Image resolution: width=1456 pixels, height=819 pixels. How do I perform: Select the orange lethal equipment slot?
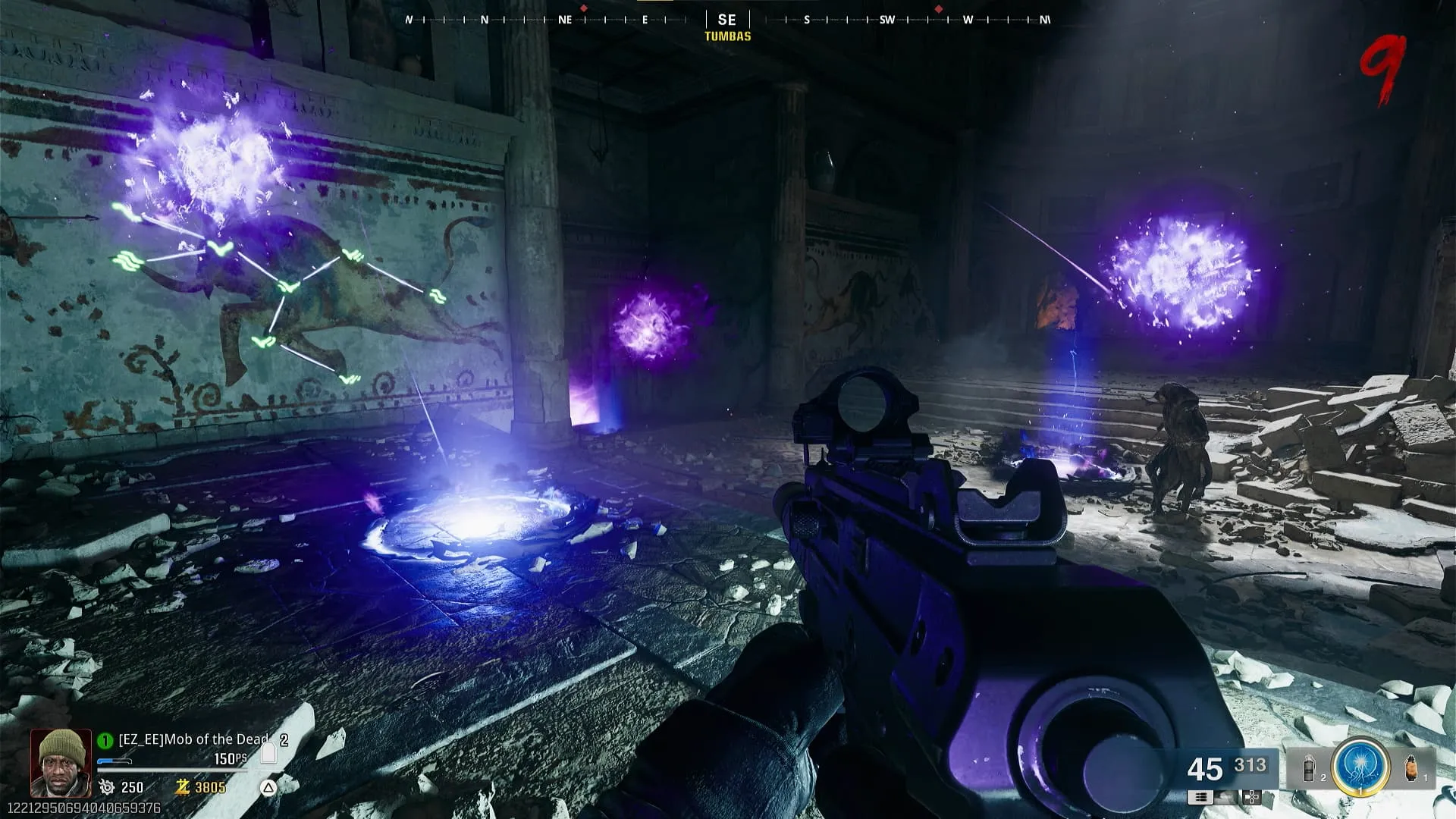click(x=1411, y=768)
